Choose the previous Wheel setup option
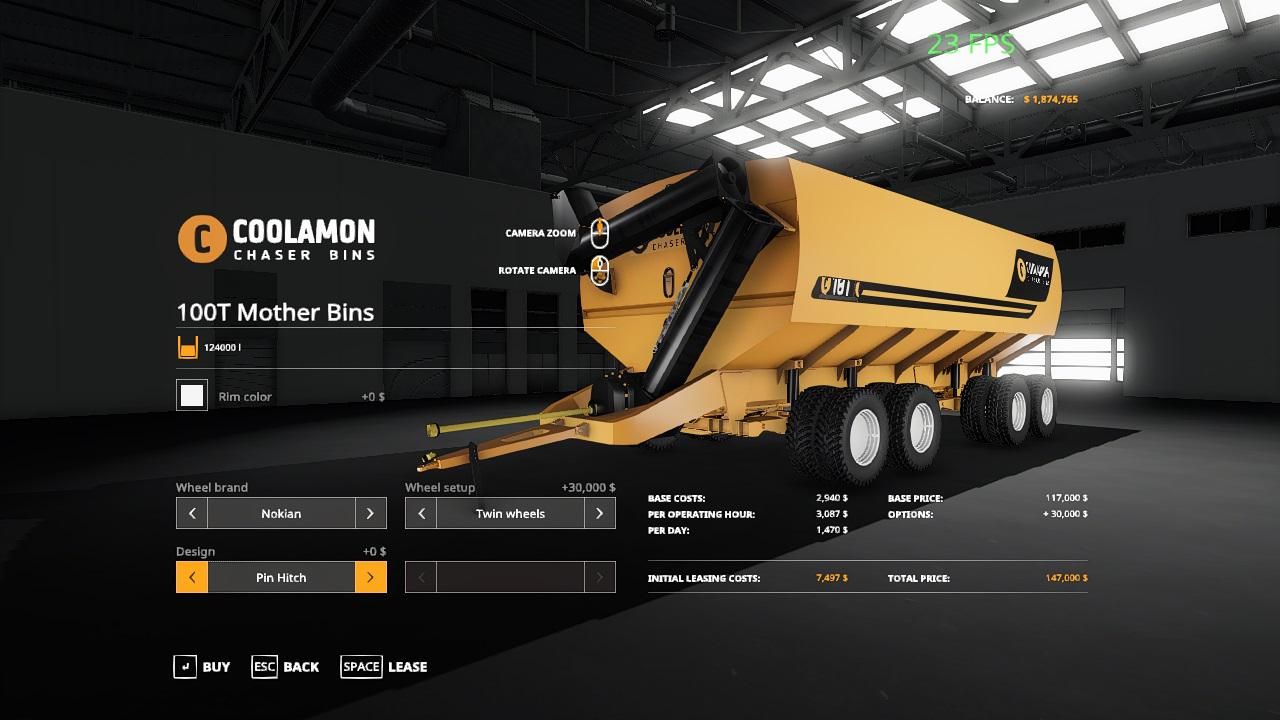The height and width of the screenshot is (720, 1280). pos(421,513)
